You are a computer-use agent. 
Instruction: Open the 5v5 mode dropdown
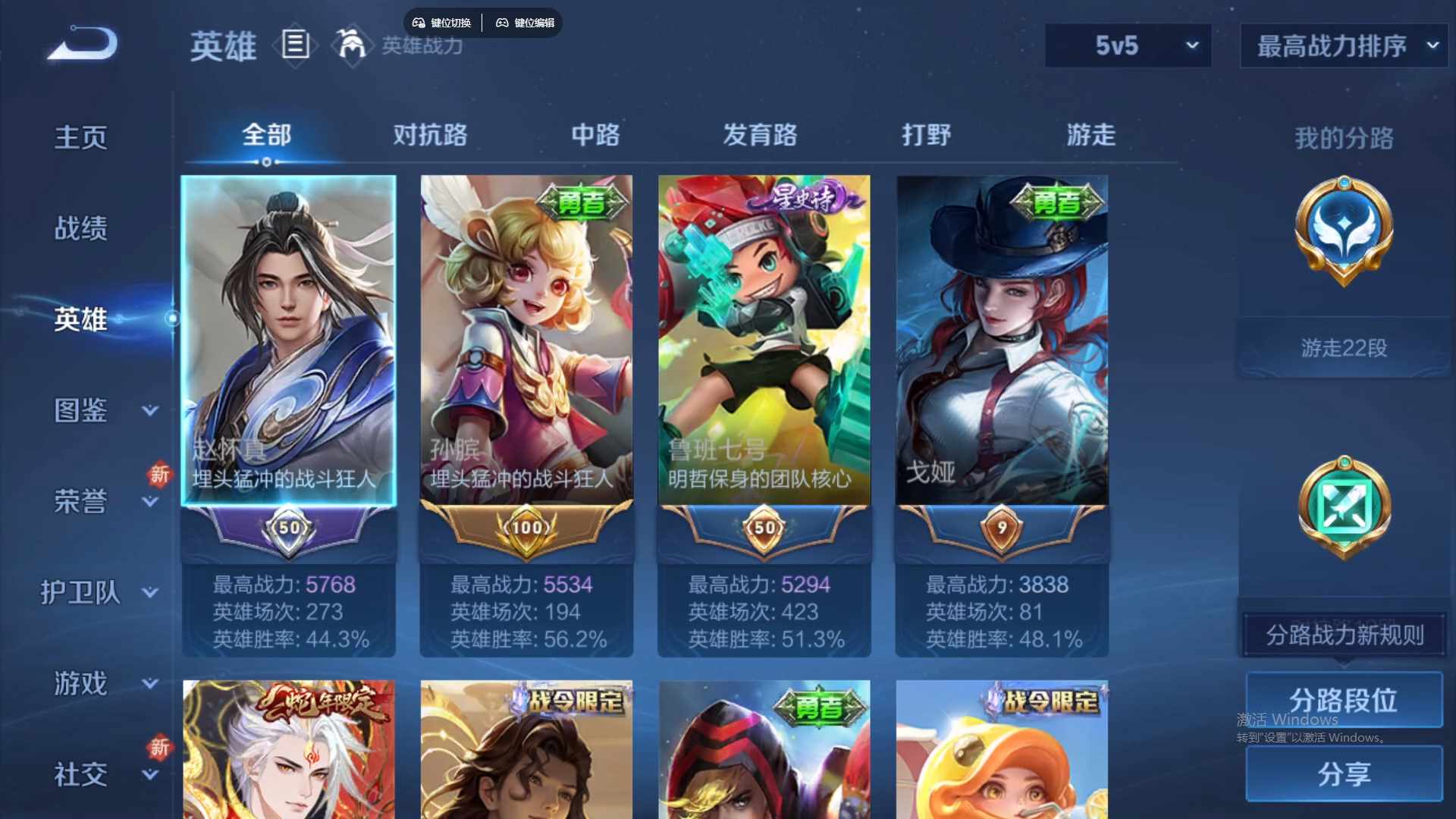[x=1128, y=45]
